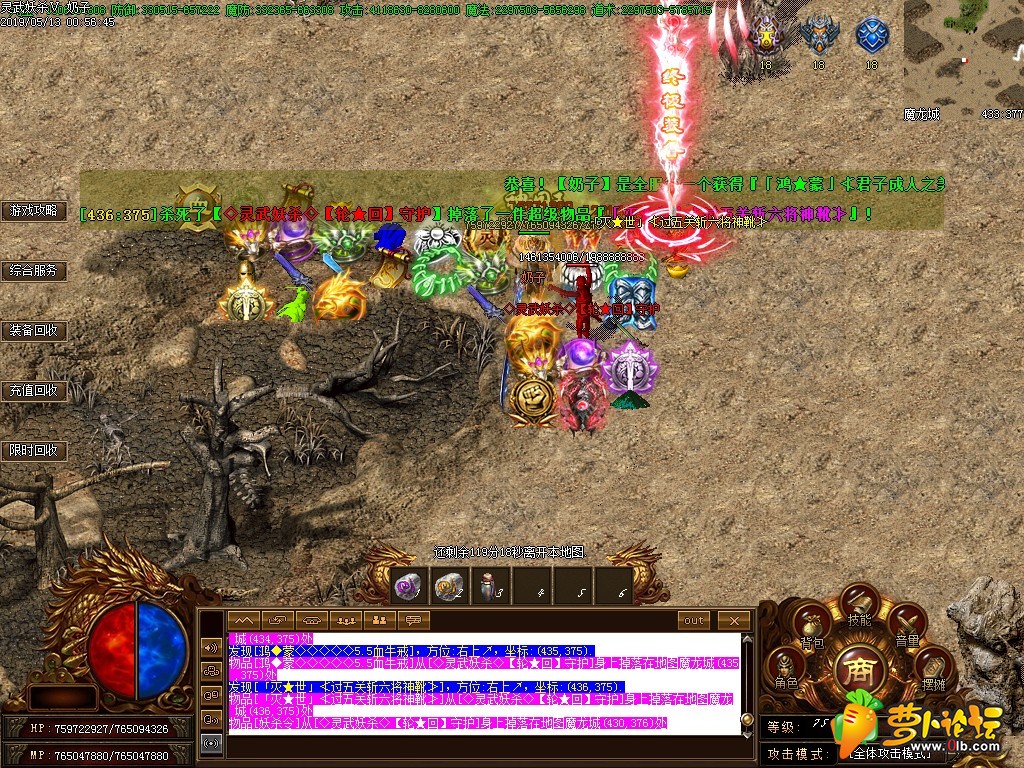Click the blue shield buff icon
1024x768 pixels.
point(872,37)
